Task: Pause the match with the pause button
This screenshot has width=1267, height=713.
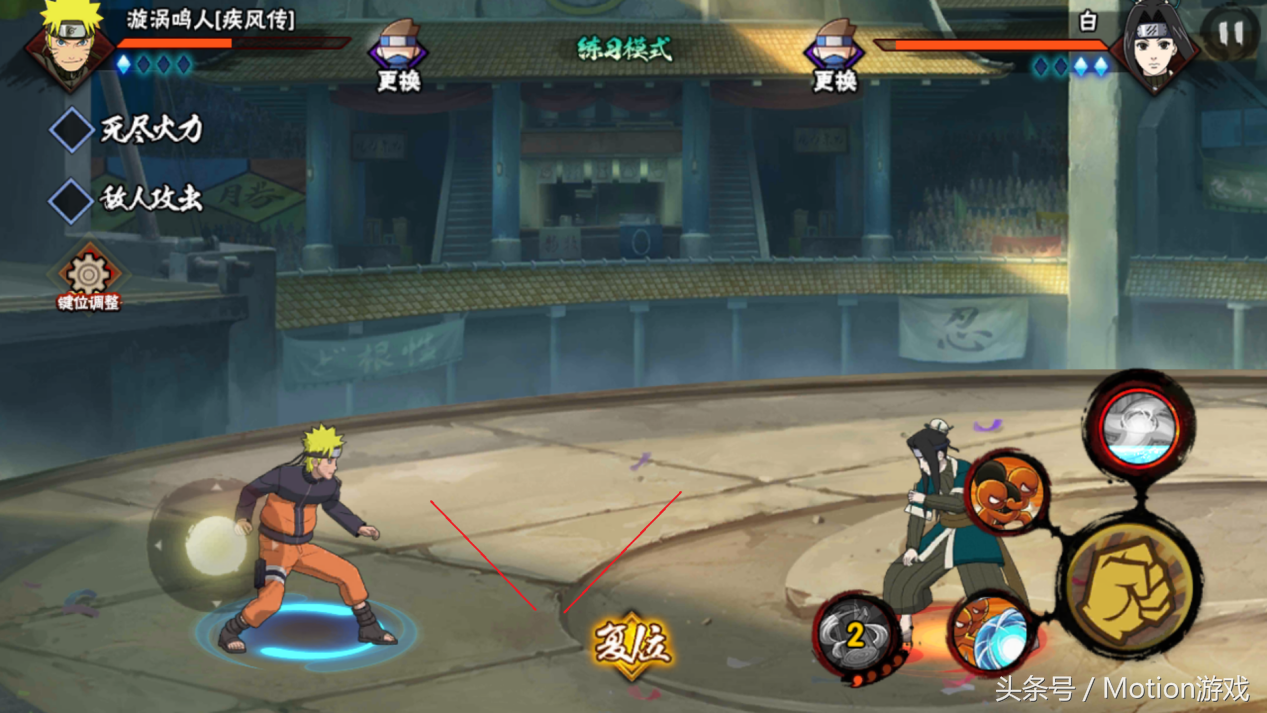Action: [1230, 36]
